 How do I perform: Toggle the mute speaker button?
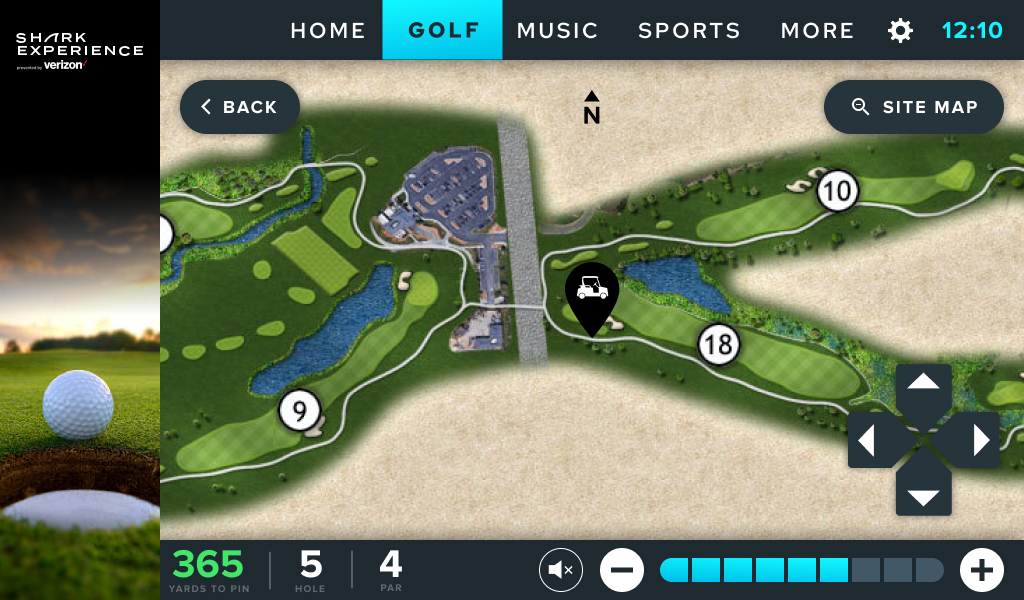pyautogui.click(x=561, y=570)
